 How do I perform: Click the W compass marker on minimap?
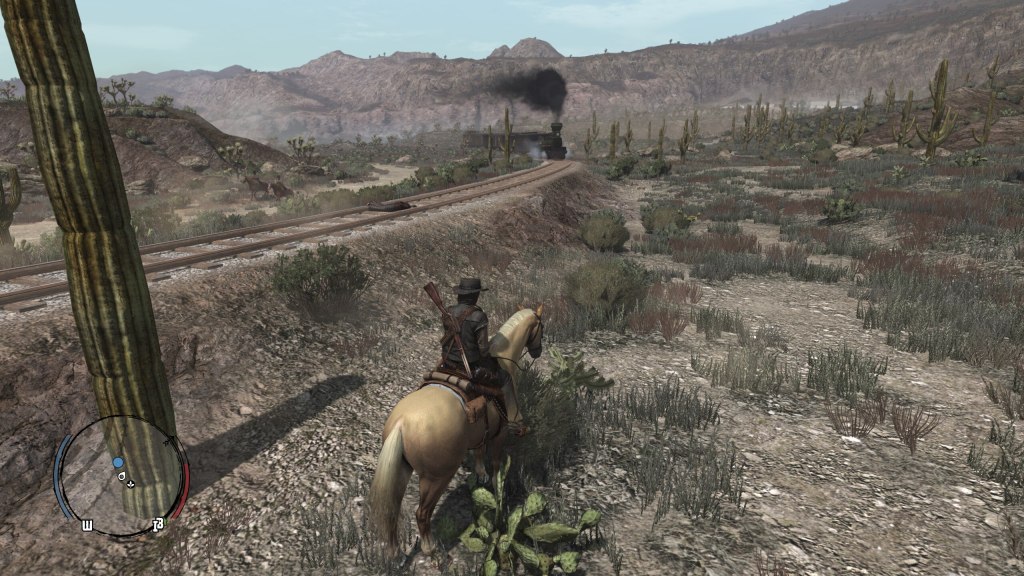tap(87, 524)
